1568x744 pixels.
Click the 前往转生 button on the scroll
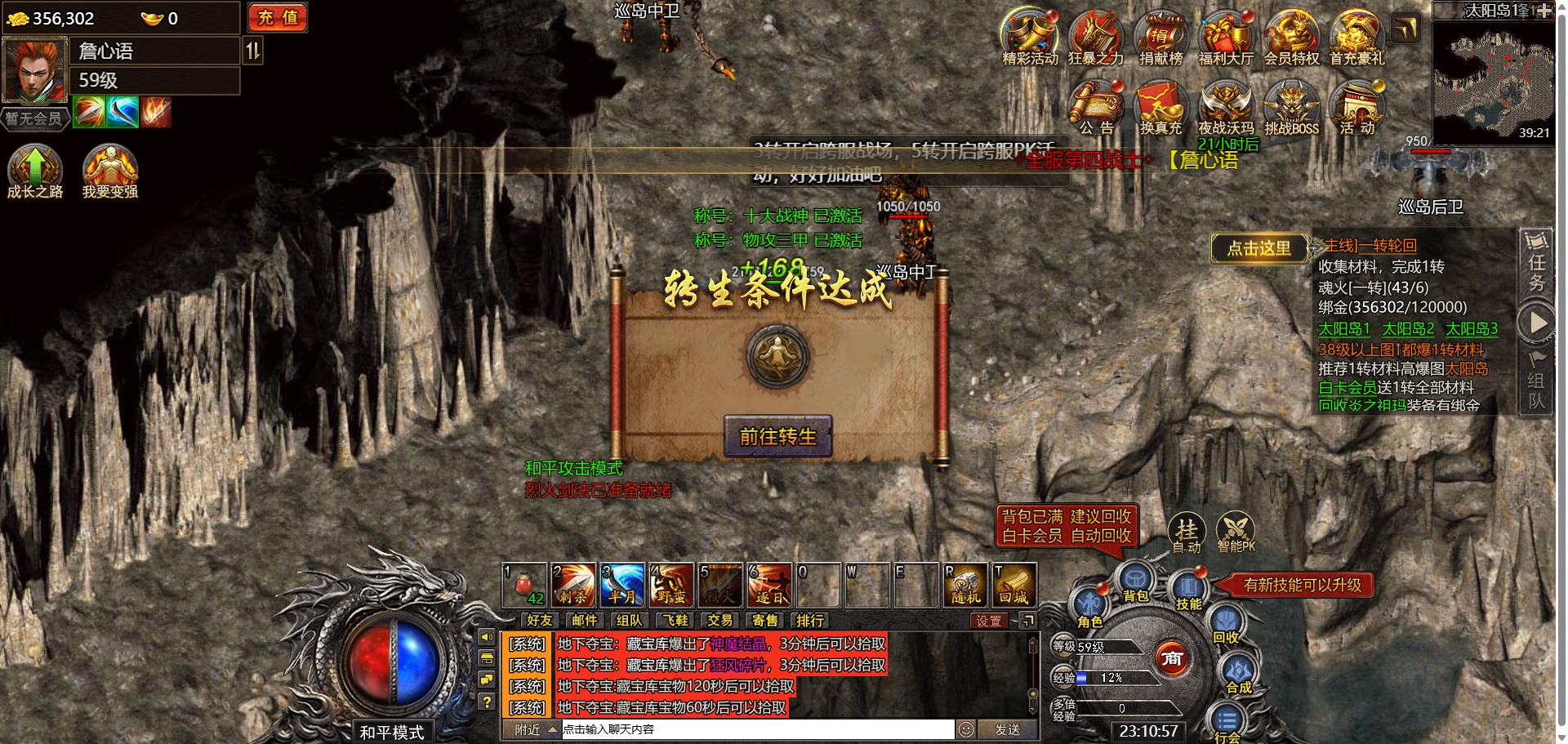pos(777,436)
